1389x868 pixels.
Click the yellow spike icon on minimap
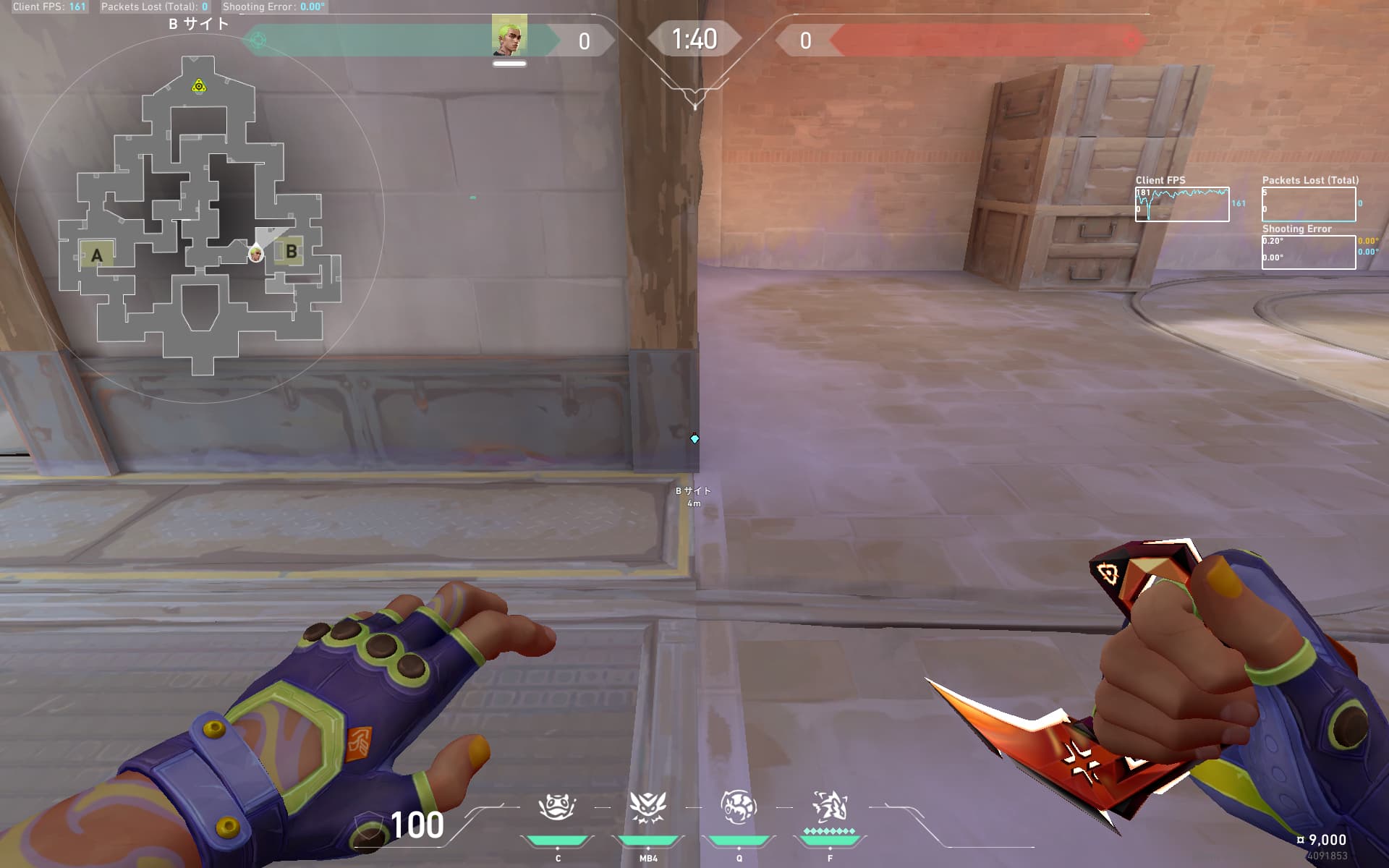(x=199, y=87)
